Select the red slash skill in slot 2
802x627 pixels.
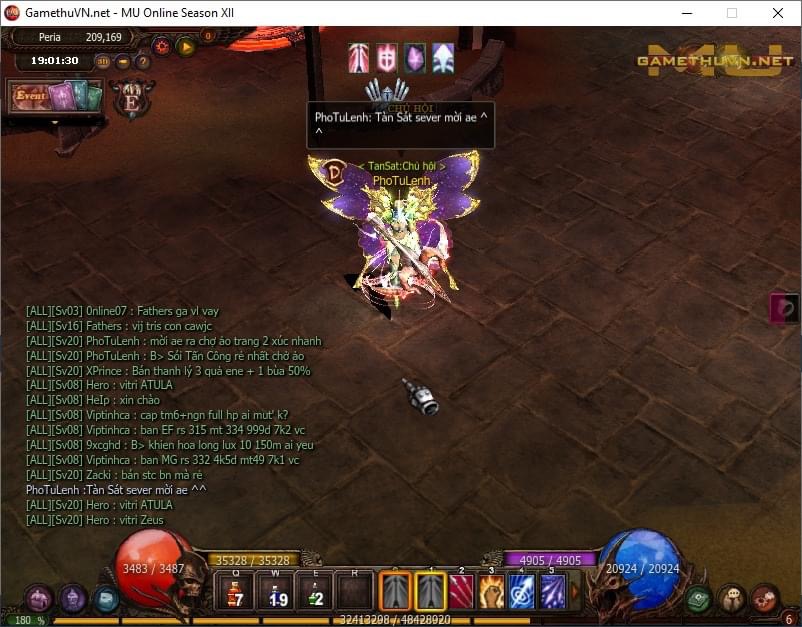click(x=461, y=592)
